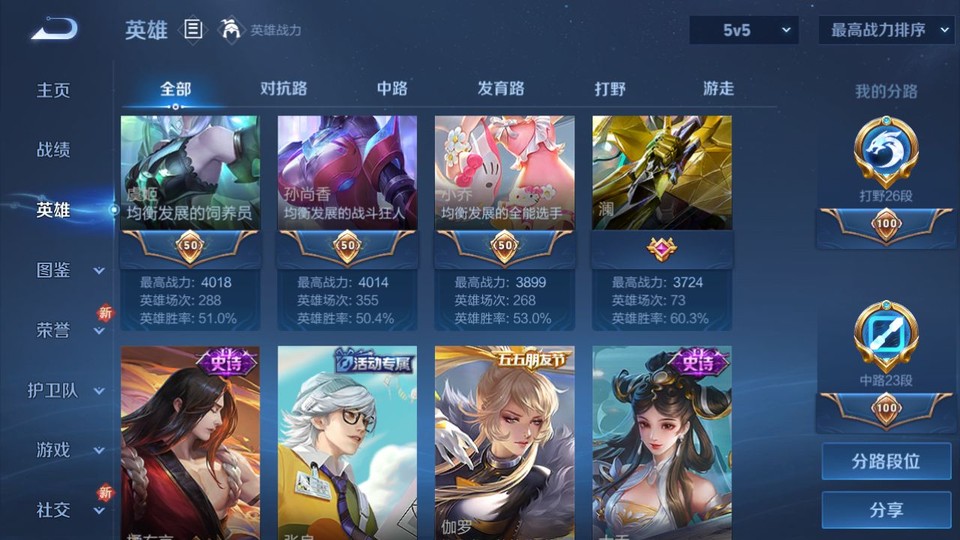Open the 分路段位 panel
Viewport: 960px width, 540px height.
tap(886, 462)
